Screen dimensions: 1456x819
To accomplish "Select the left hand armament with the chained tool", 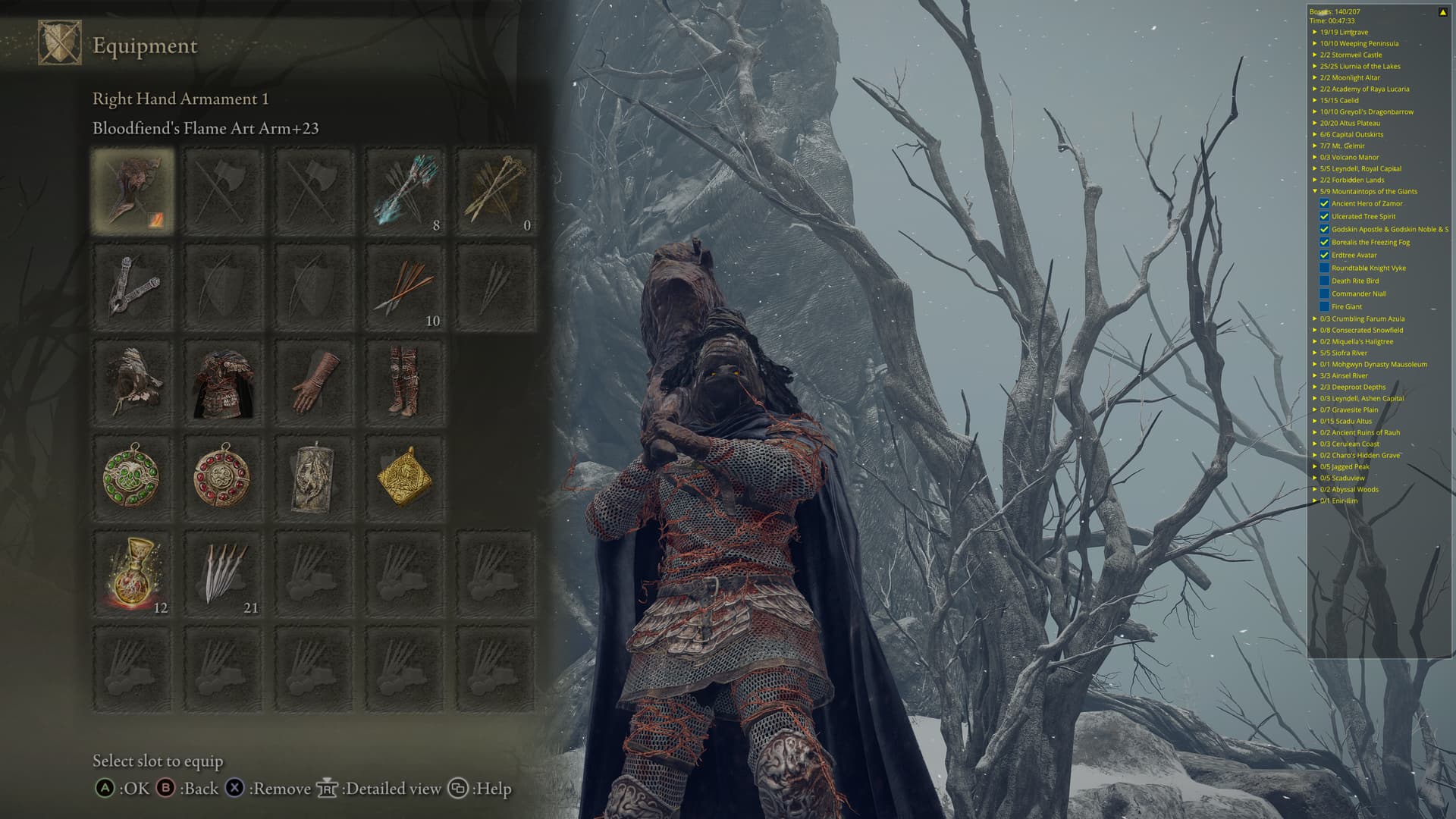I will (x=133, y=287).
